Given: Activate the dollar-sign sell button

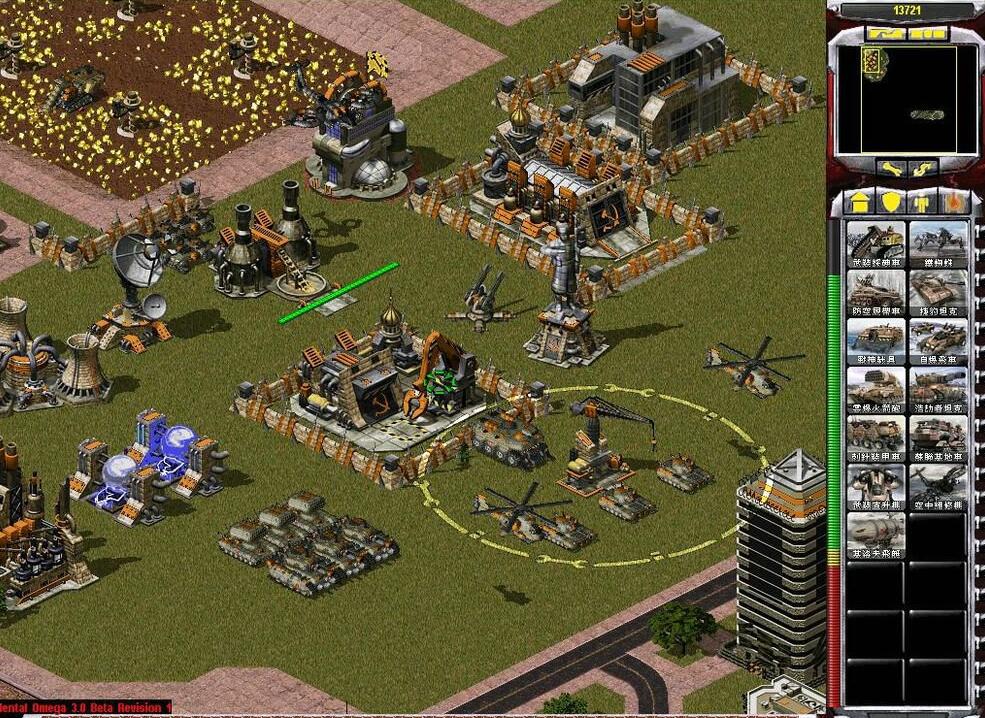Looking at the screenshot, I should click(922, 167).
